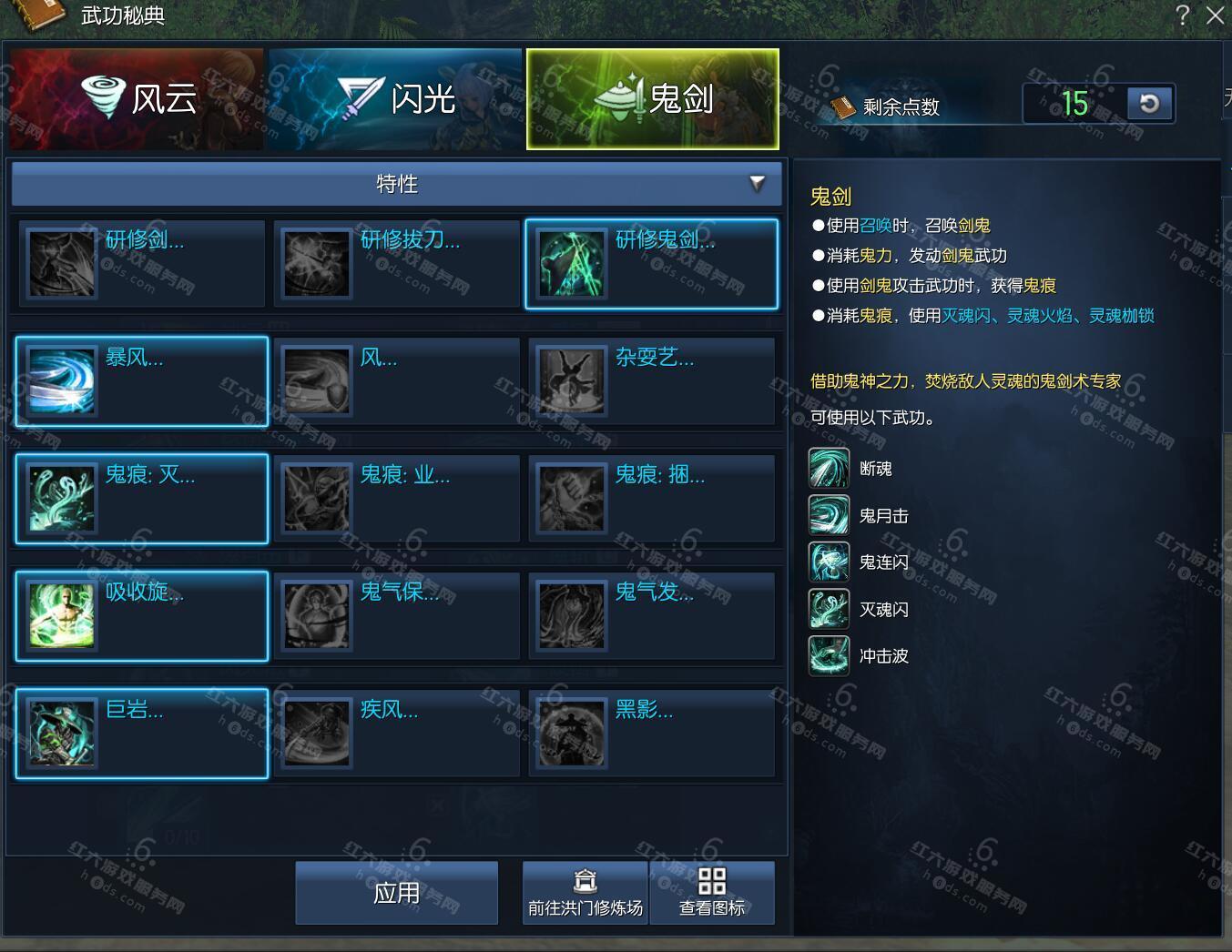Viewport: 1232px width, 952px height.
Task: Switch to the 闪光 specialization tab
Action: [x=395, y=99]
